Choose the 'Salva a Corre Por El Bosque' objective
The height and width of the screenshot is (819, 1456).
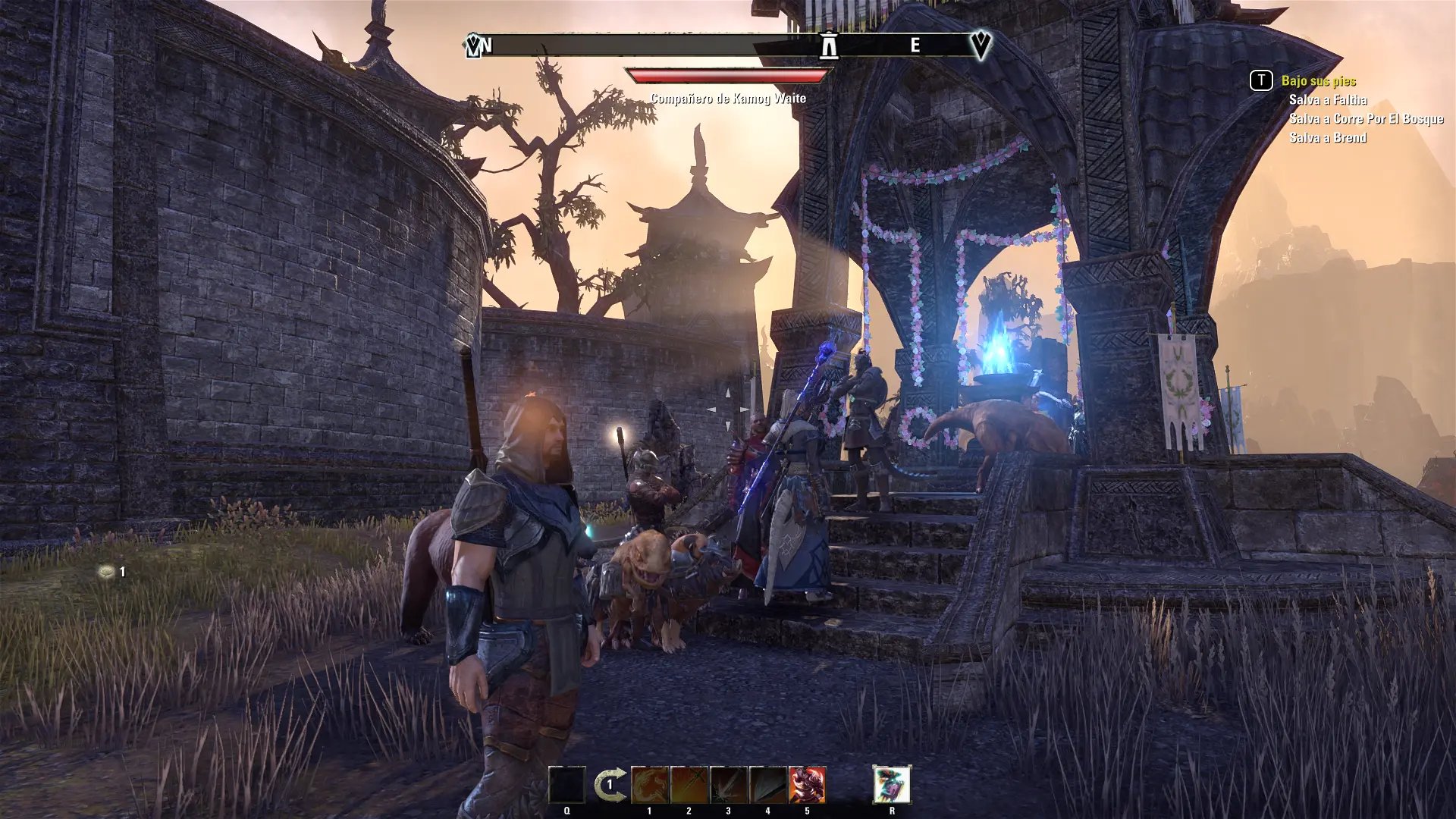point(1366,118)
